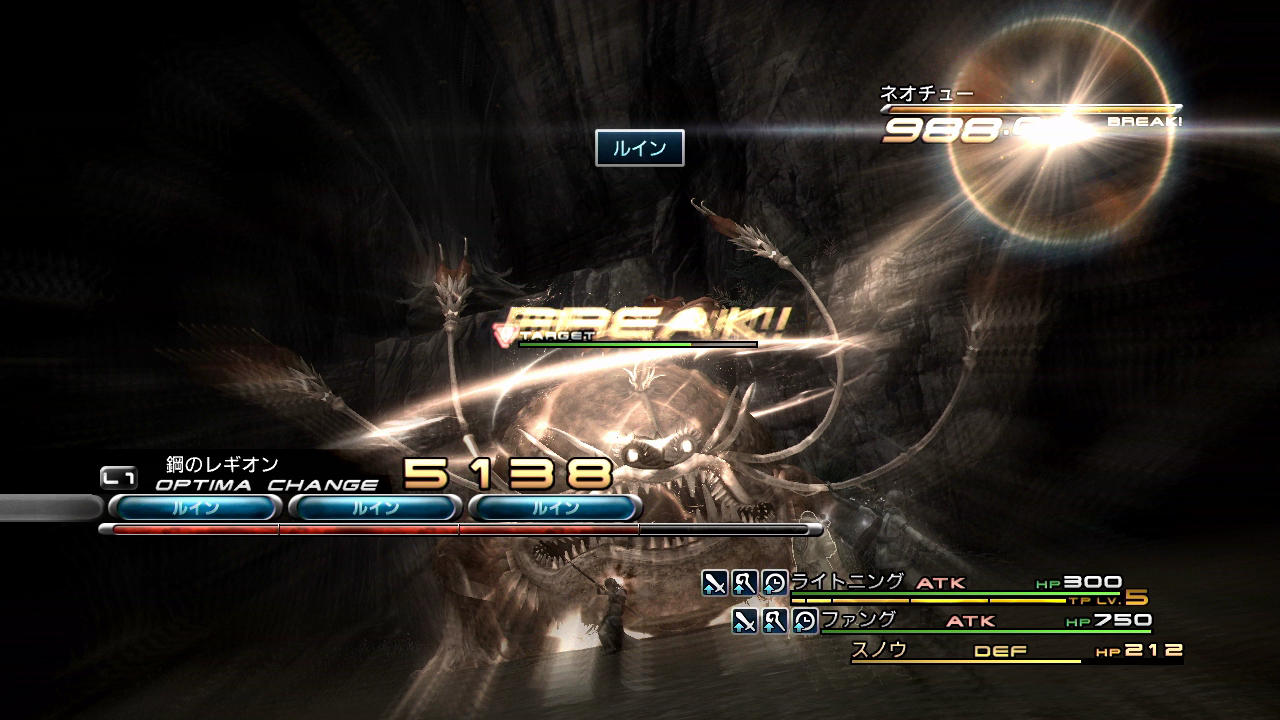Choose ファング in the party list
This screenshot has height=720, width=1280.
point(858,620)
